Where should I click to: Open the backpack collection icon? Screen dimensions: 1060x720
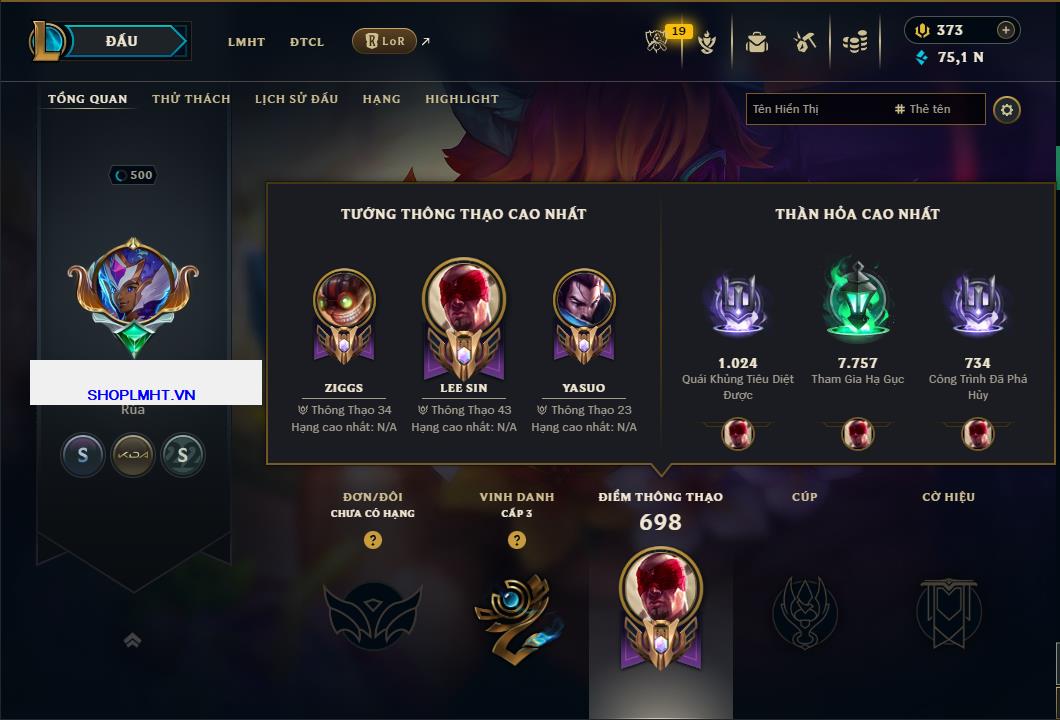coord(757,42)
